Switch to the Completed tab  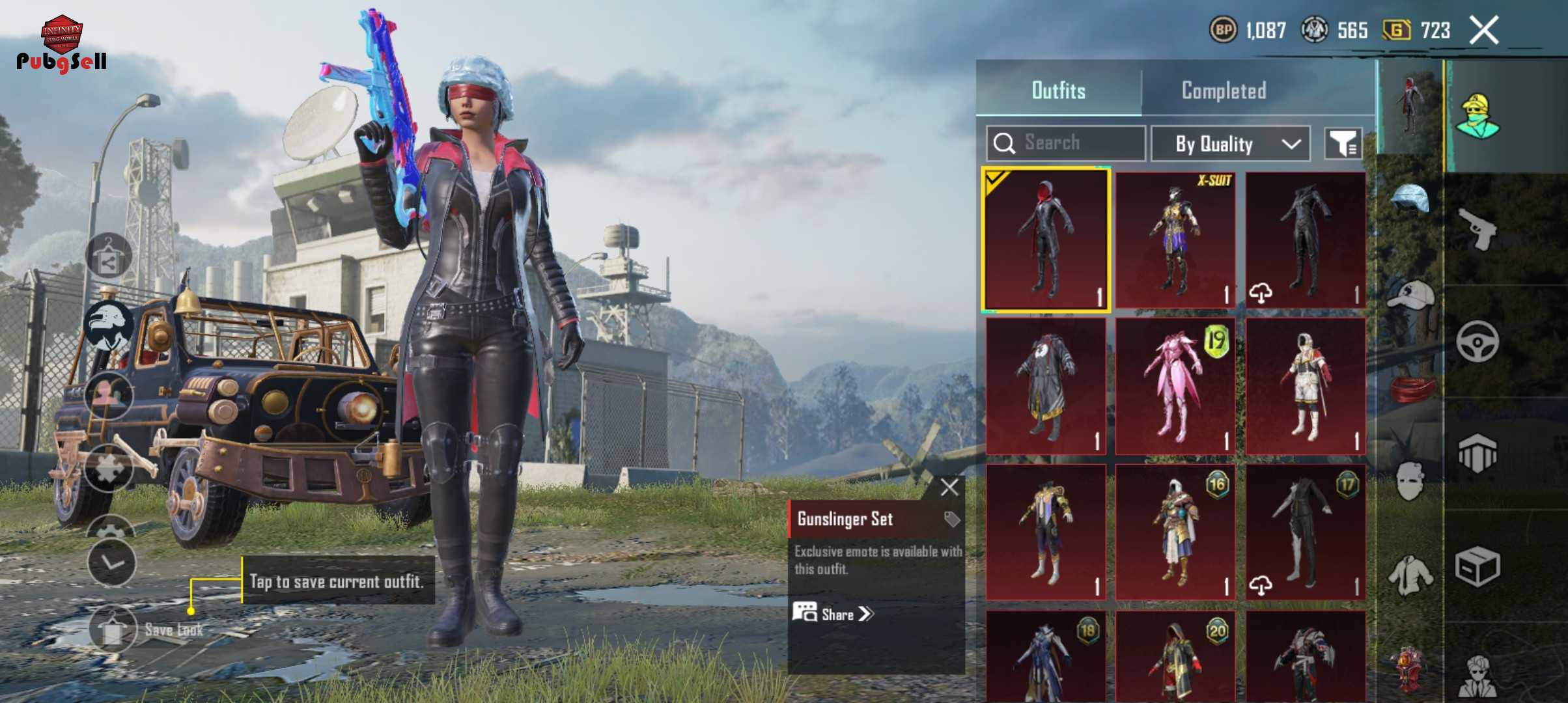point(1224,90)
